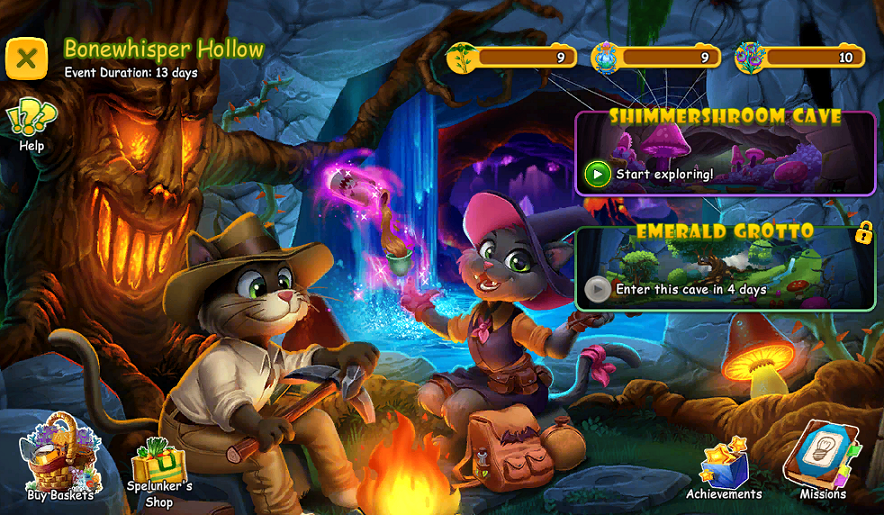
Task: Click the purple flower currency counter
Action: tap(800, 58)
